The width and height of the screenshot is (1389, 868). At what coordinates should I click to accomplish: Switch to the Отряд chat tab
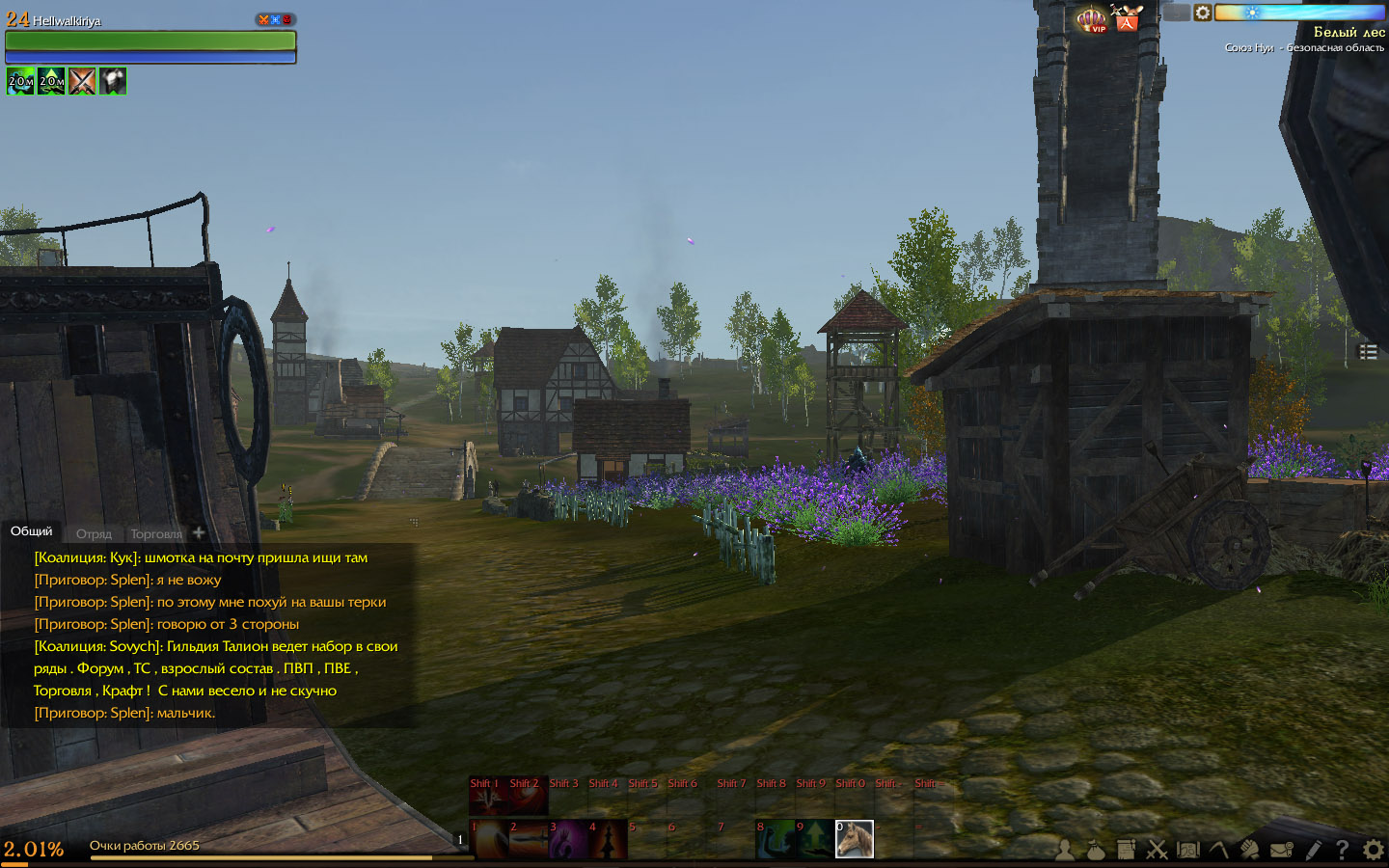click(94, 533)
